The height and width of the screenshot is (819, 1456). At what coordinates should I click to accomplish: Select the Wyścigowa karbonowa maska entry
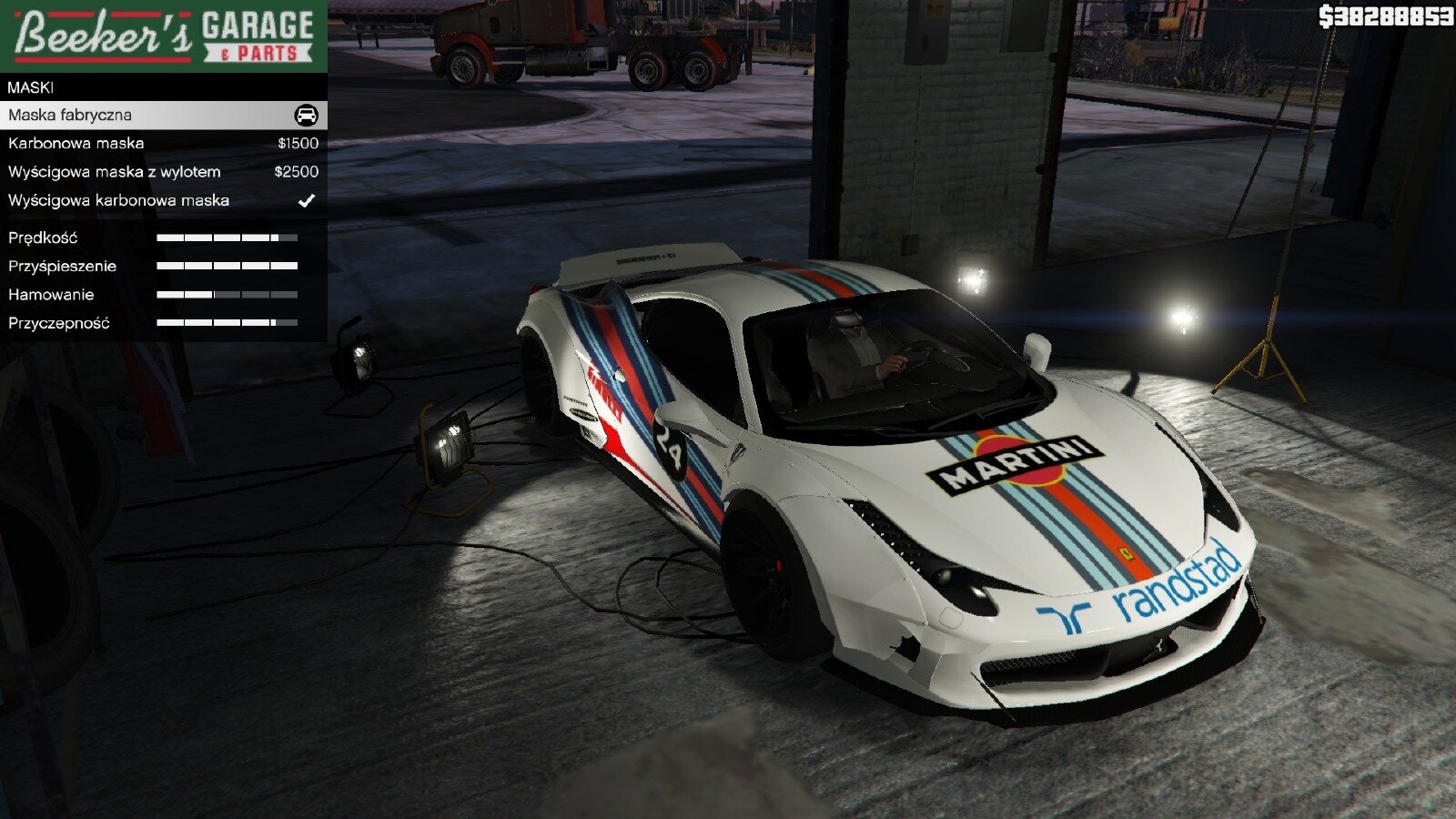(x=162, y=200)
